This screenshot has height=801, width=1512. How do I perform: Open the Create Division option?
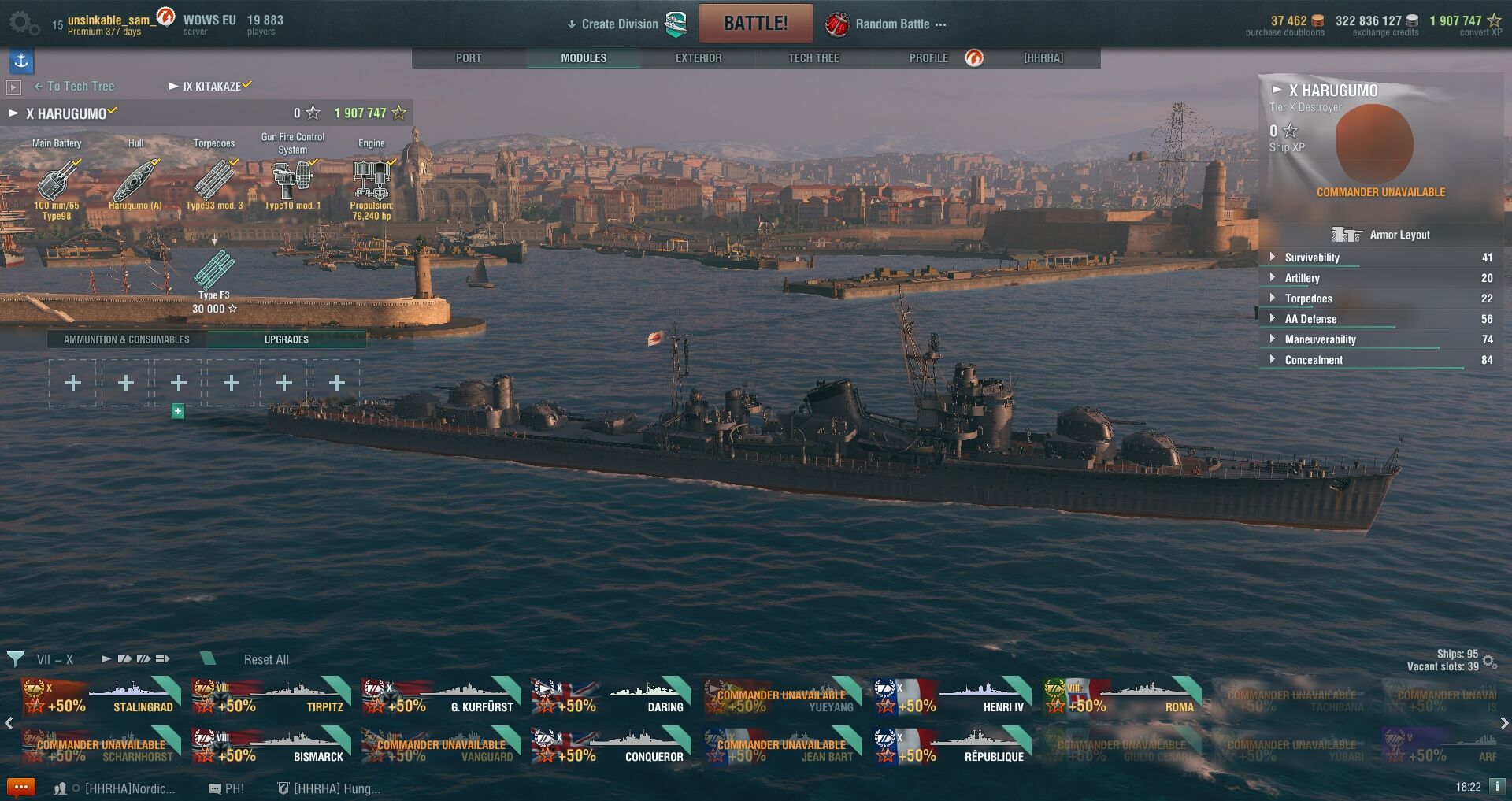click(x=619, y=24)
